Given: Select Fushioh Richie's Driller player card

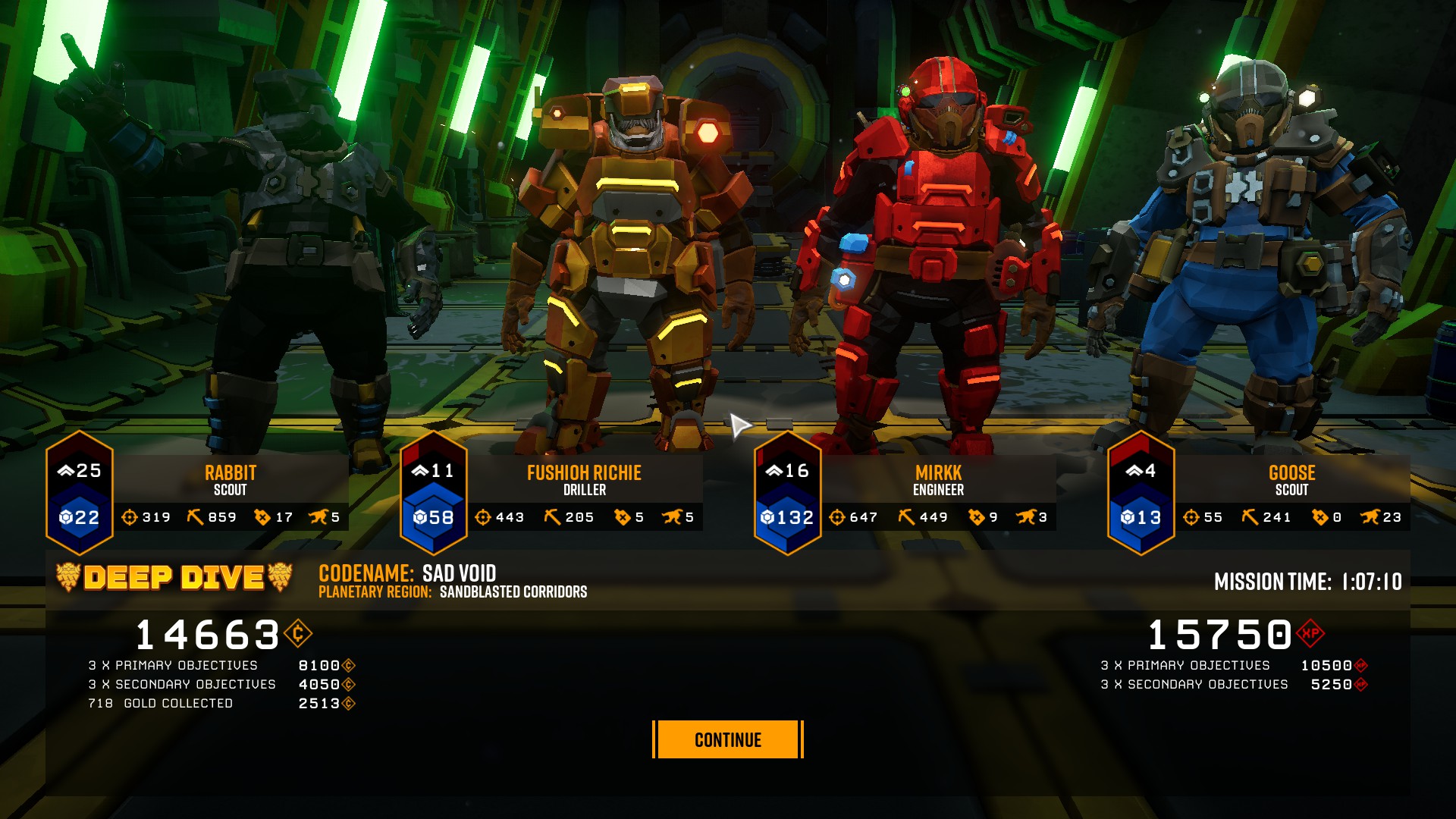Looking at the screenshot, I should [x=584, y=481].
